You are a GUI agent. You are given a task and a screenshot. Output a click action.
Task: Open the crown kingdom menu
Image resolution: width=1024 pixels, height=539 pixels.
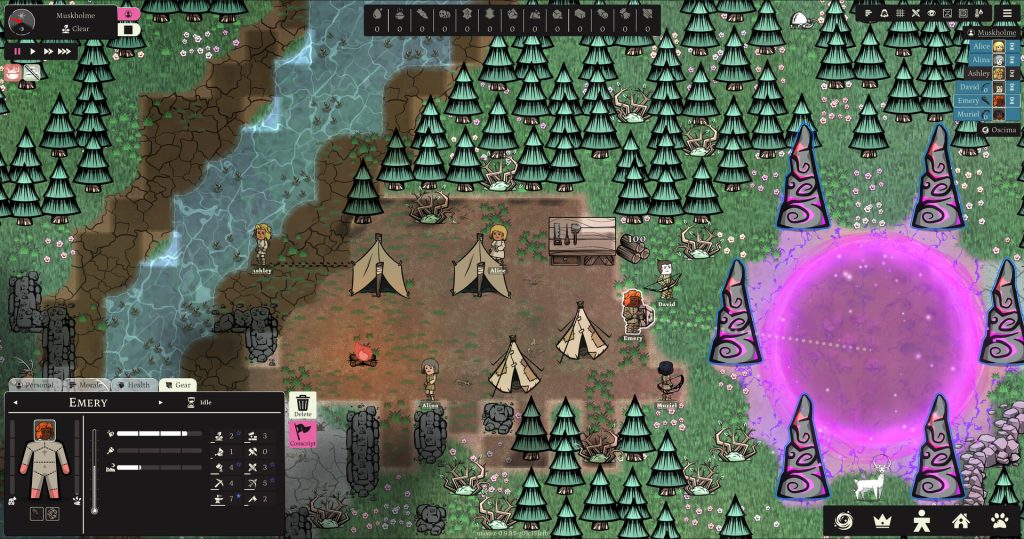click(882, 520)
